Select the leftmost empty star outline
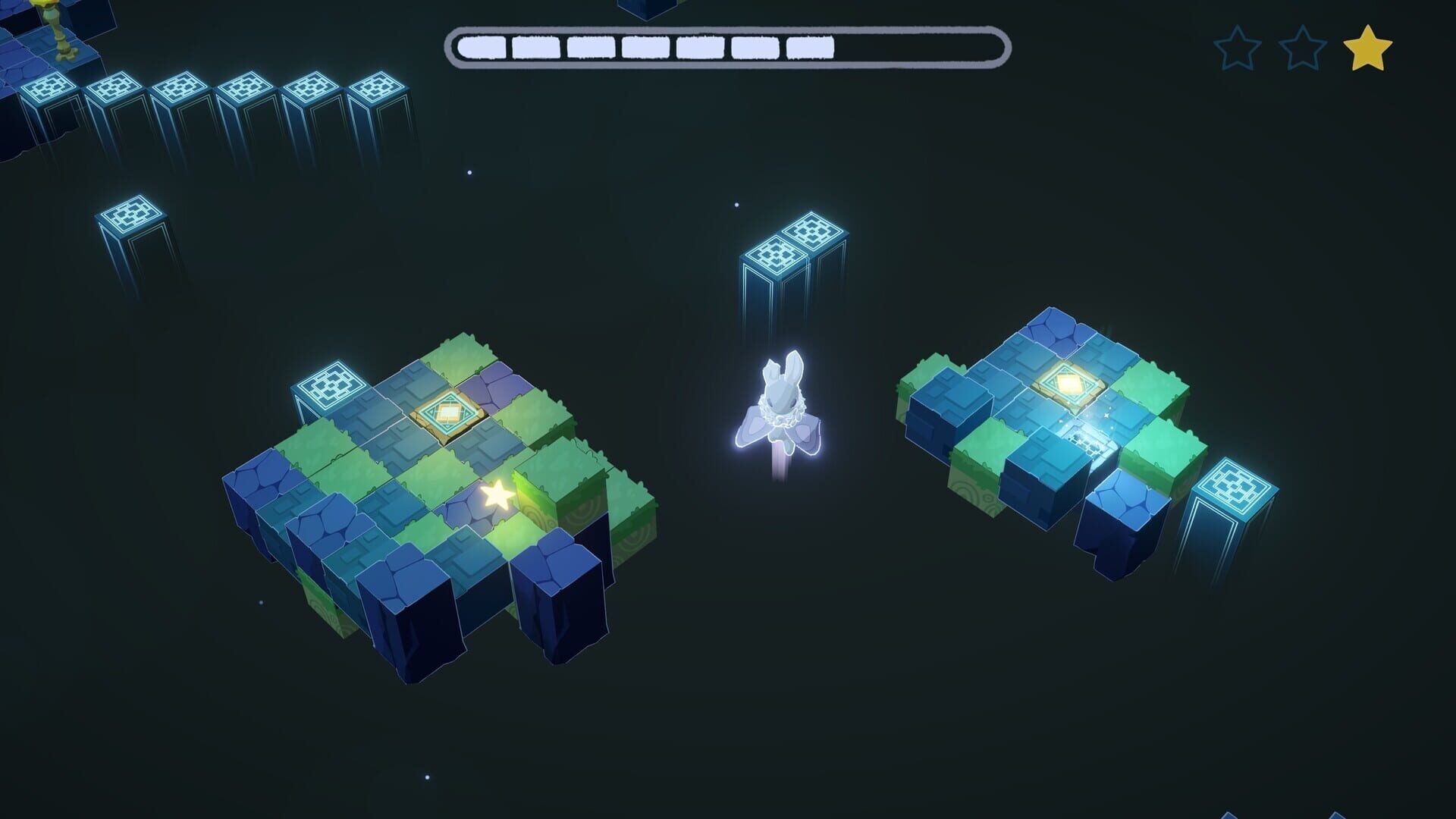1456x819 pixels. [1237, 48]
